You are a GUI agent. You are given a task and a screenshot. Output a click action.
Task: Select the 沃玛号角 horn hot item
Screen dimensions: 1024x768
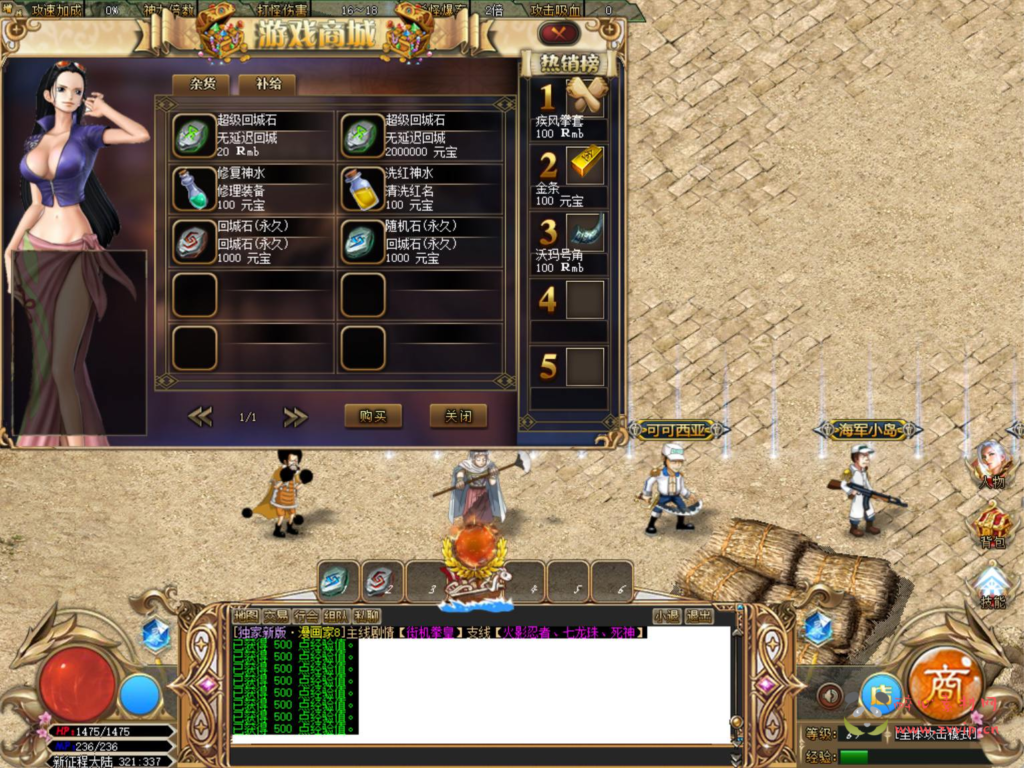586,232
